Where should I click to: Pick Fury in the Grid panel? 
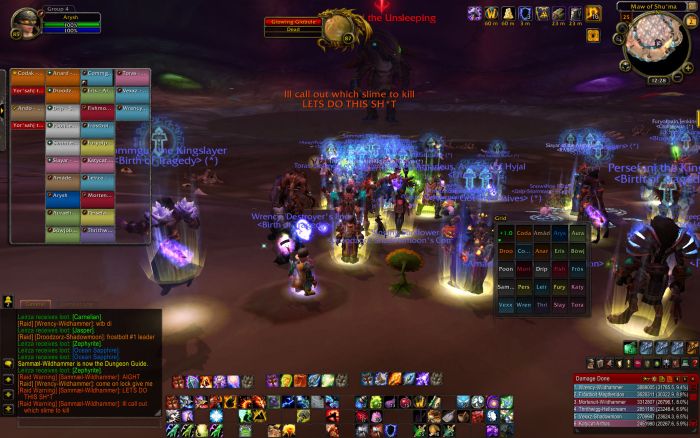557,286
